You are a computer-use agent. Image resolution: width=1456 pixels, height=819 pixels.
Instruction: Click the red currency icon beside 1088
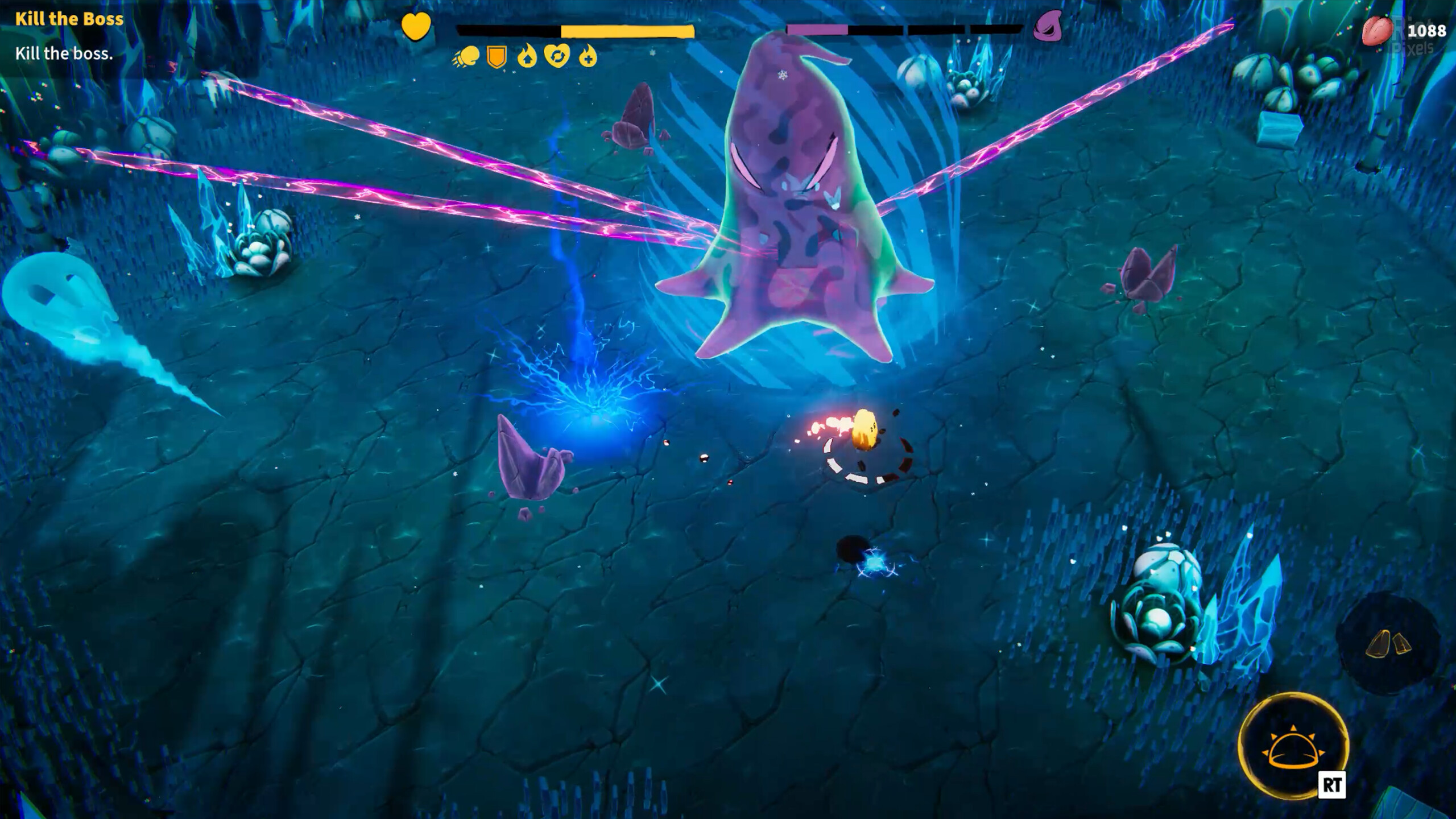coord(1376,31)
